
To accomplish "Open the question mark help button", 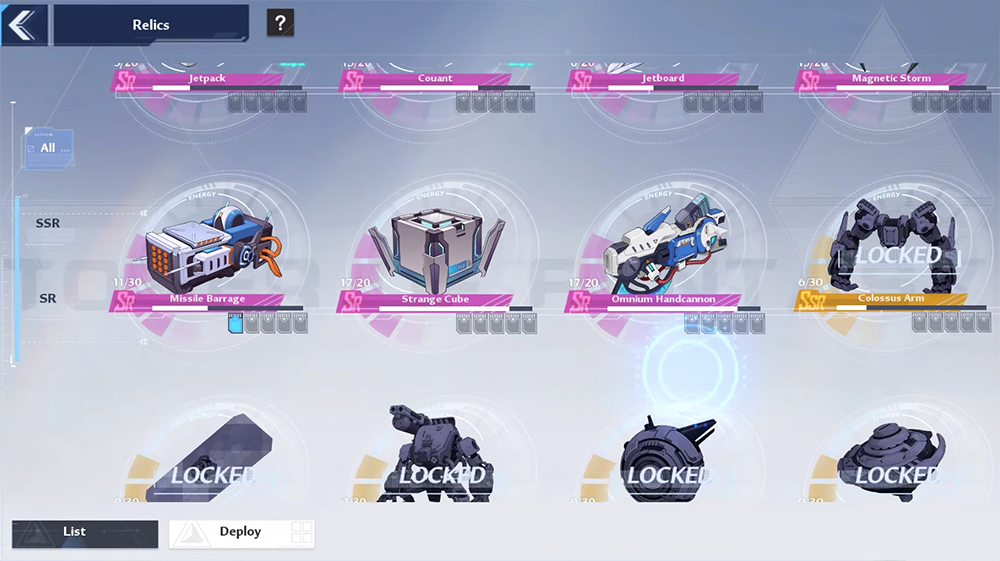I will (x=280, y=24).
